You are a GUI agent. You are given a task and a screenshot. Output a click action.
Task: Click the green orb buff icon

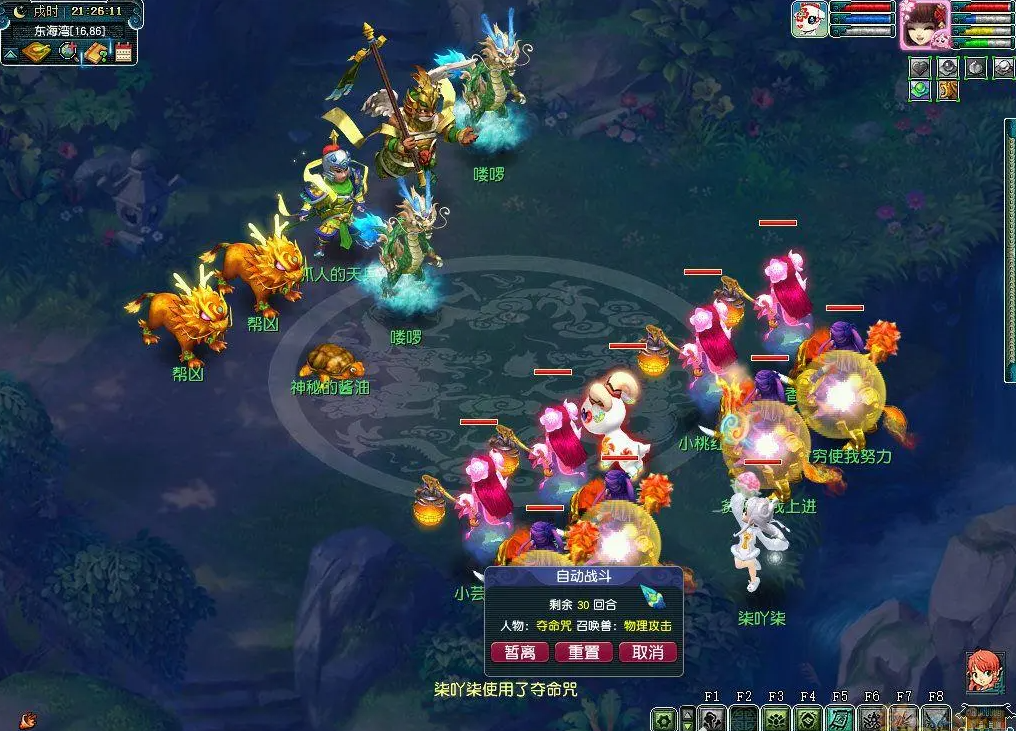point(920,91)
